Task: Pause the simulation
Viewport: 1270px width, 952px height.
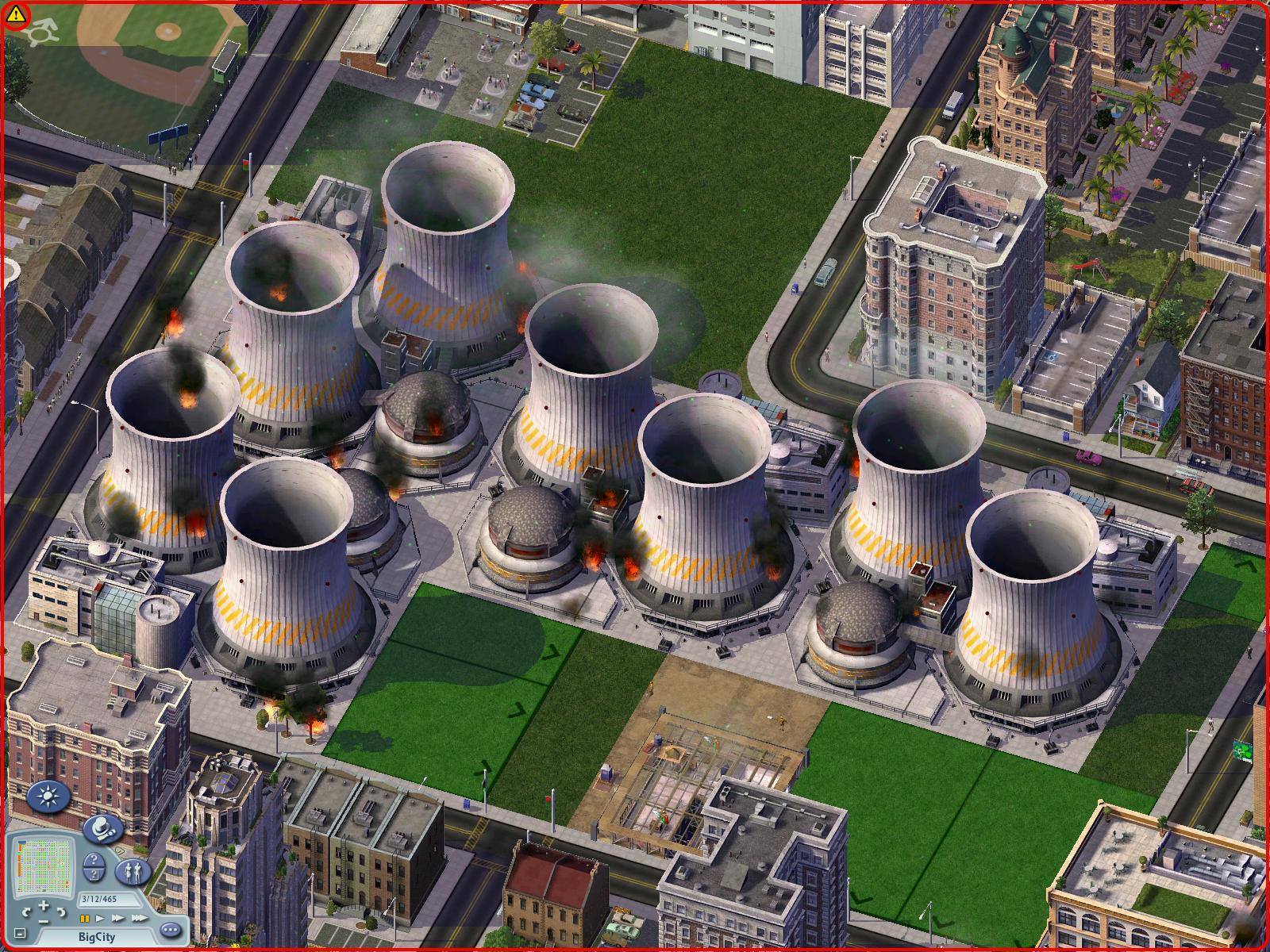Action: pyautogui.click(x=84, y=919)
